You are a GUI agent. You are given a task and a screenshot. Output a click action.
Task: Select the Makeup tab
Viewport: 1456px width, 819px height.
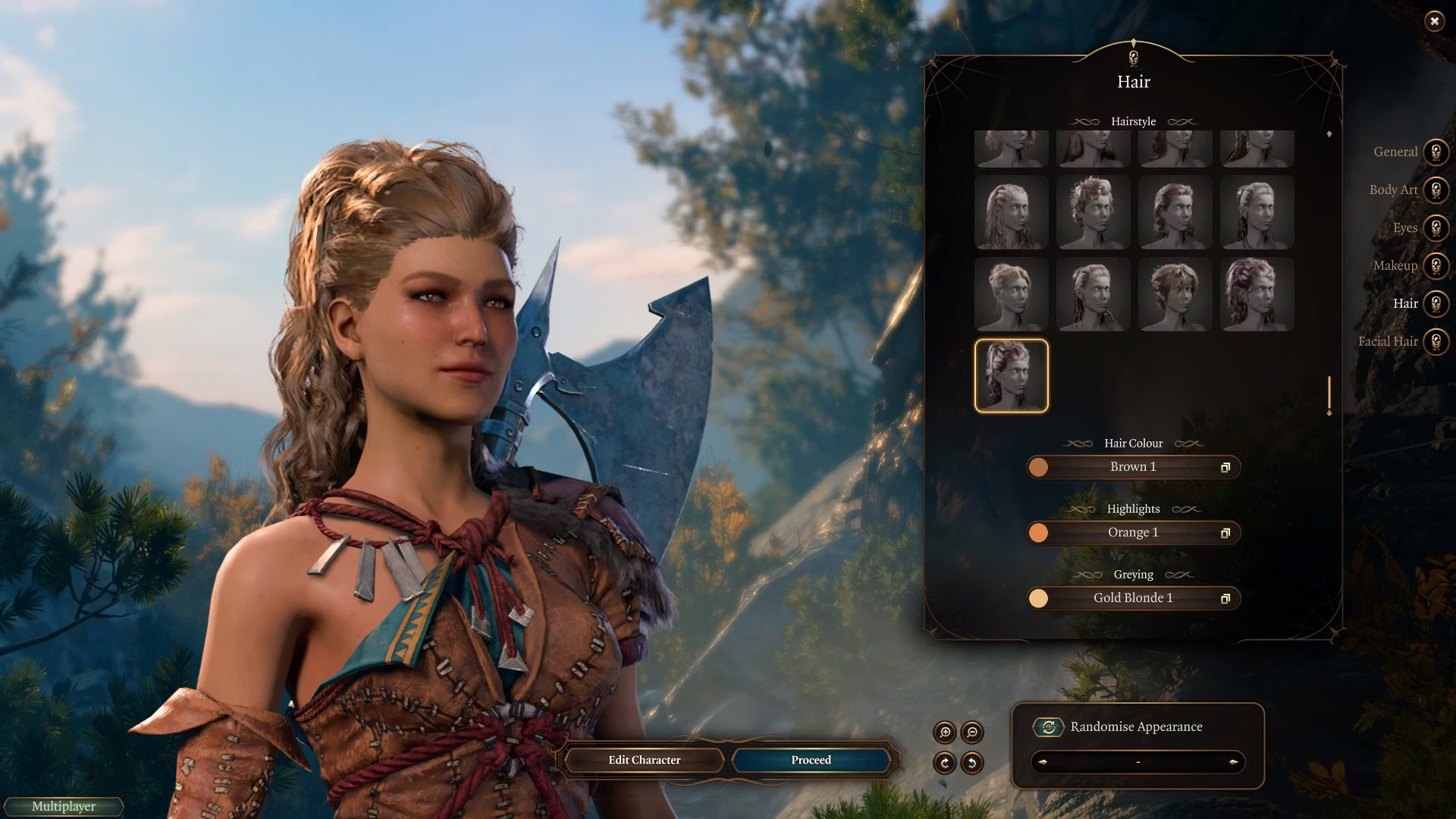1435,265
